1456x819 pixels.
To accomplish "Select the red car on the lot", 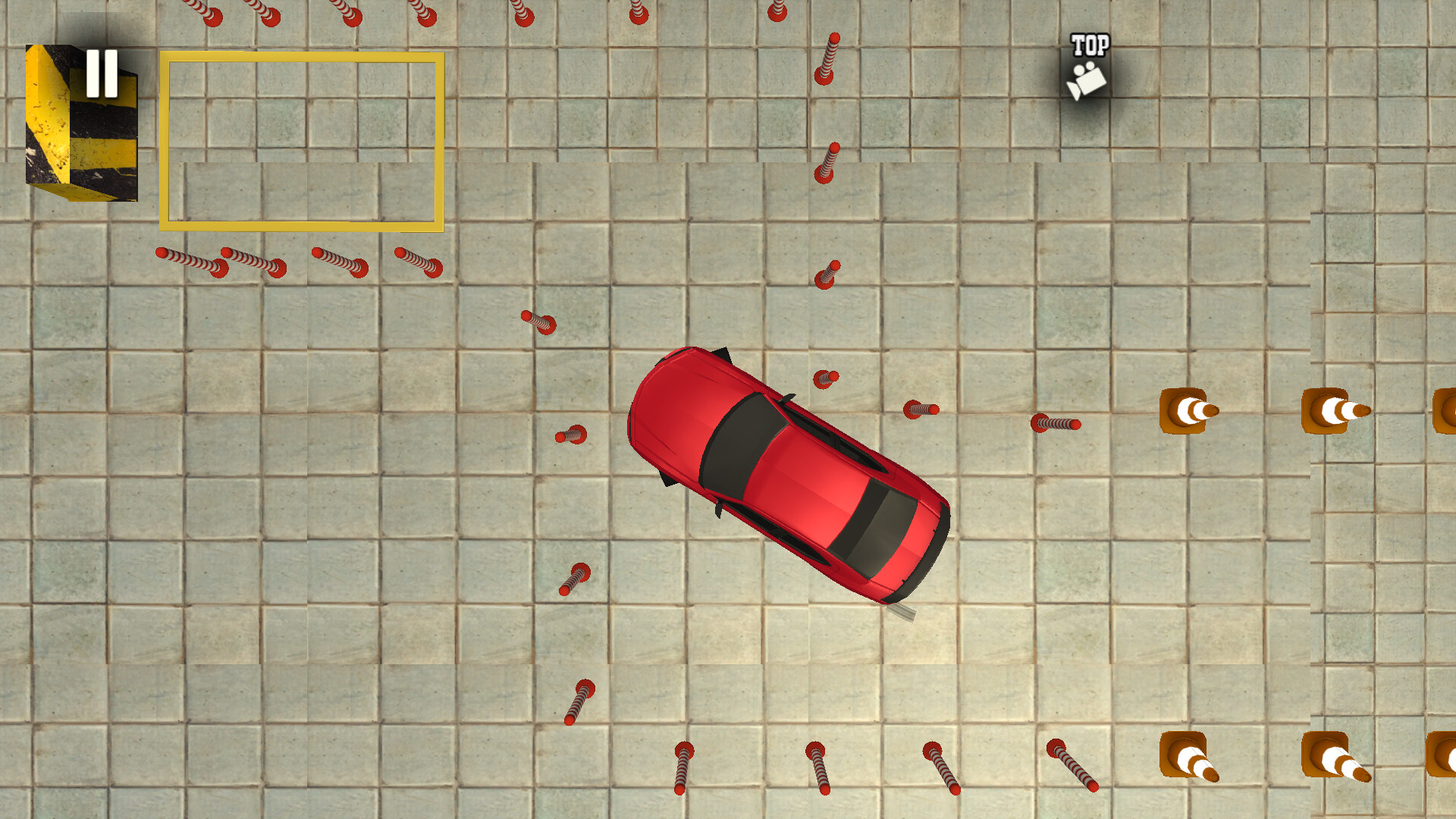I will click(789, 478).
